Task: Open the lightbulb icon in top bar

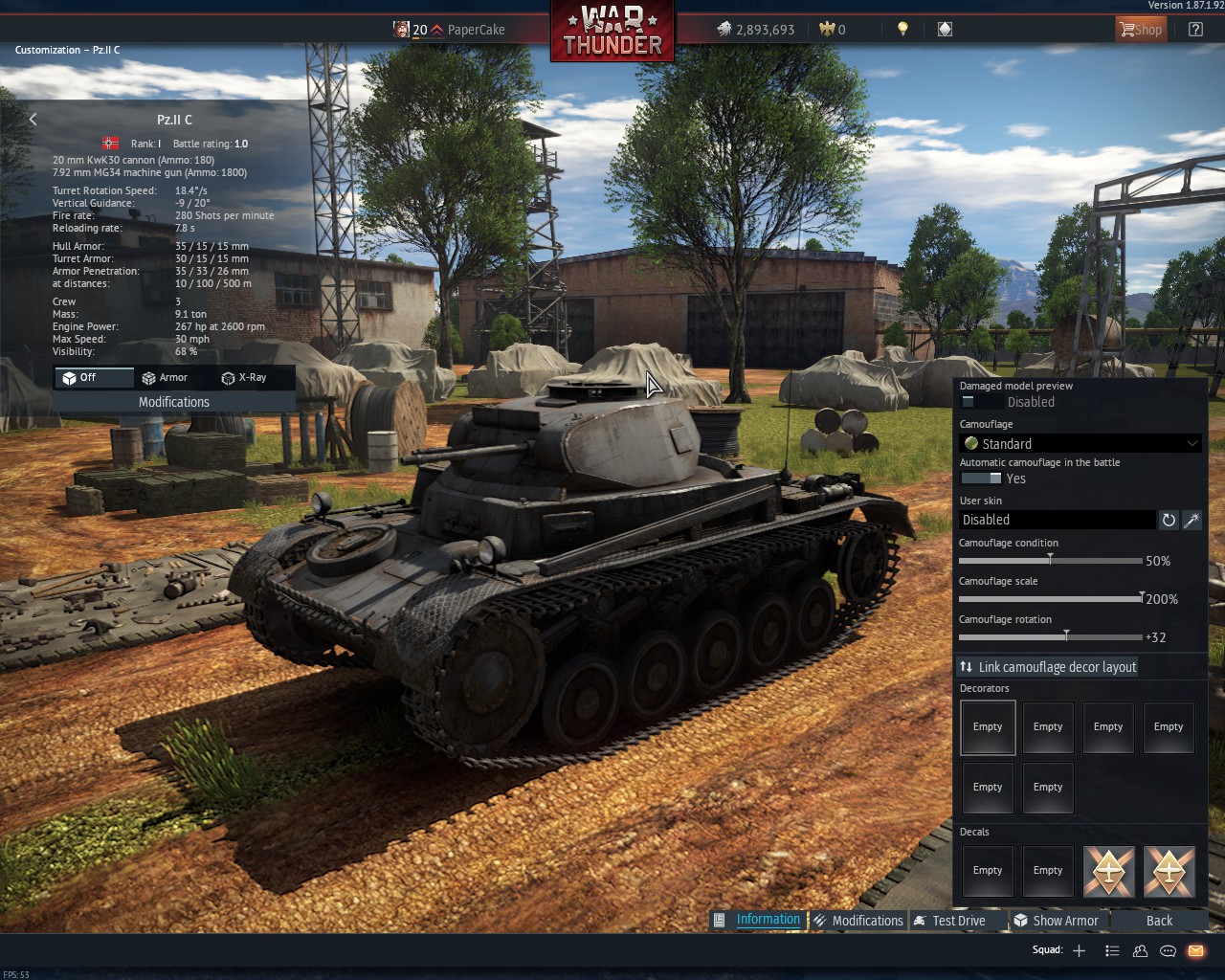Action: point(902,30)
